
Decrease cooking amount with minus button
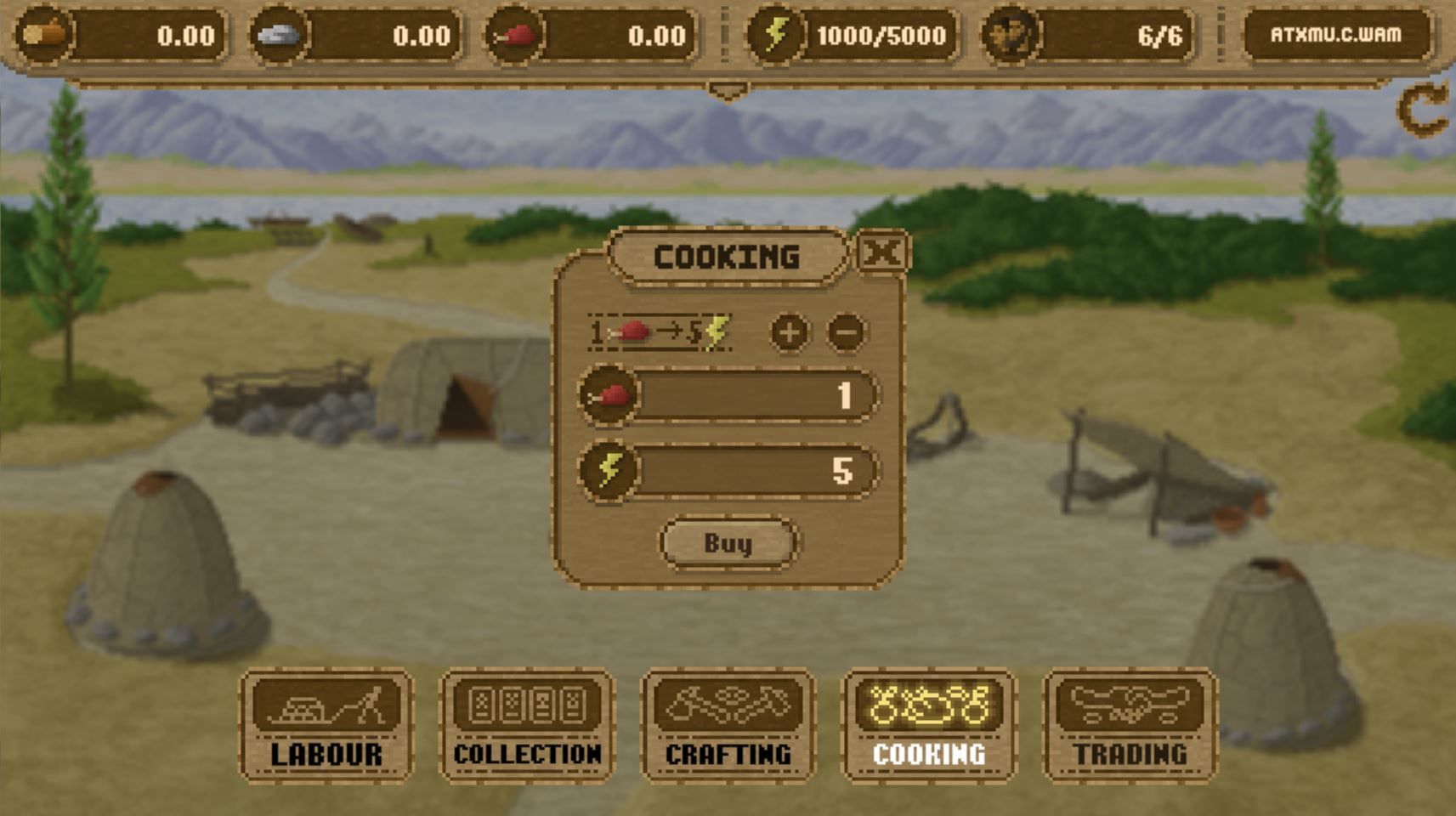tap(847, 332)
